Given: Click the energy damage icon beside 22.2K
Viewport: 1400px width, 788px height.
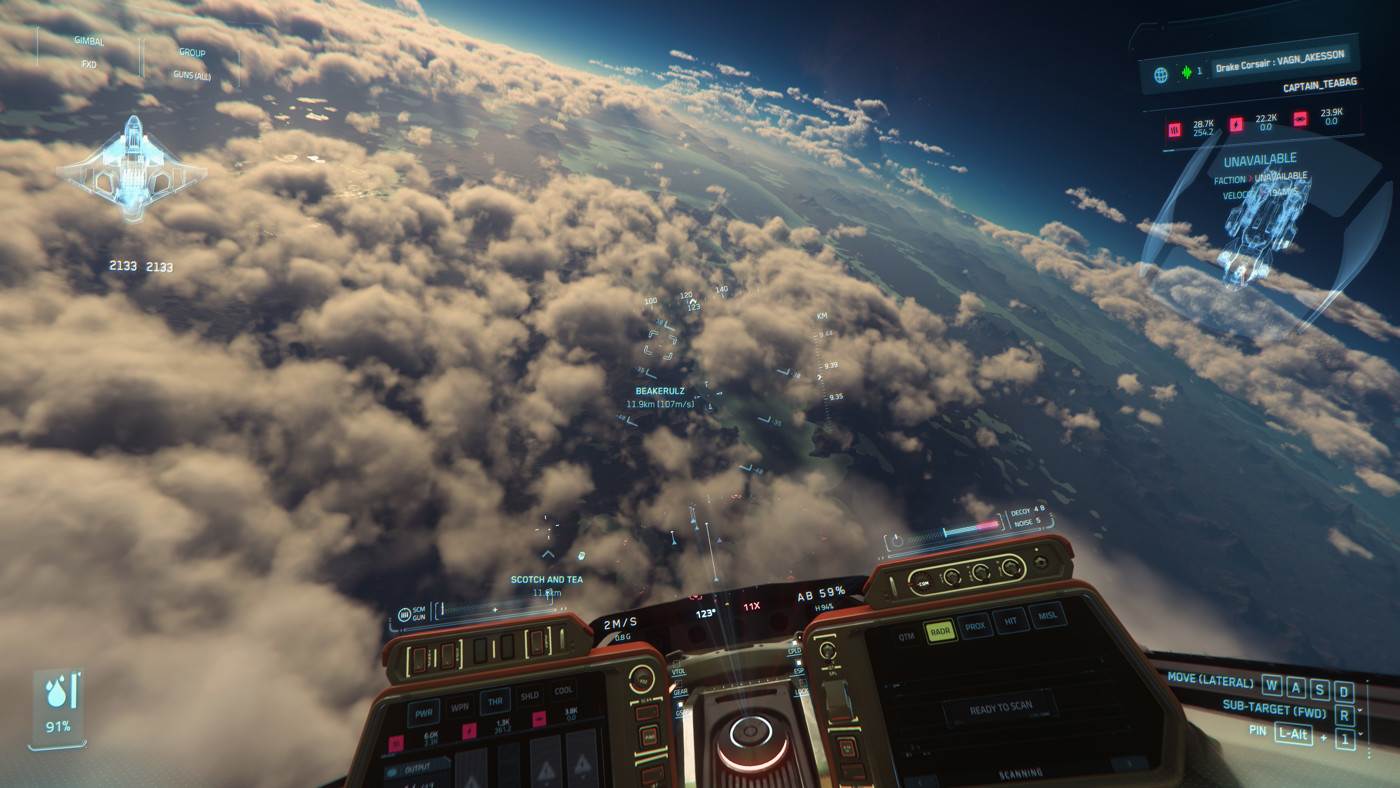Looking at the screenshot, I should point(1236,124).
